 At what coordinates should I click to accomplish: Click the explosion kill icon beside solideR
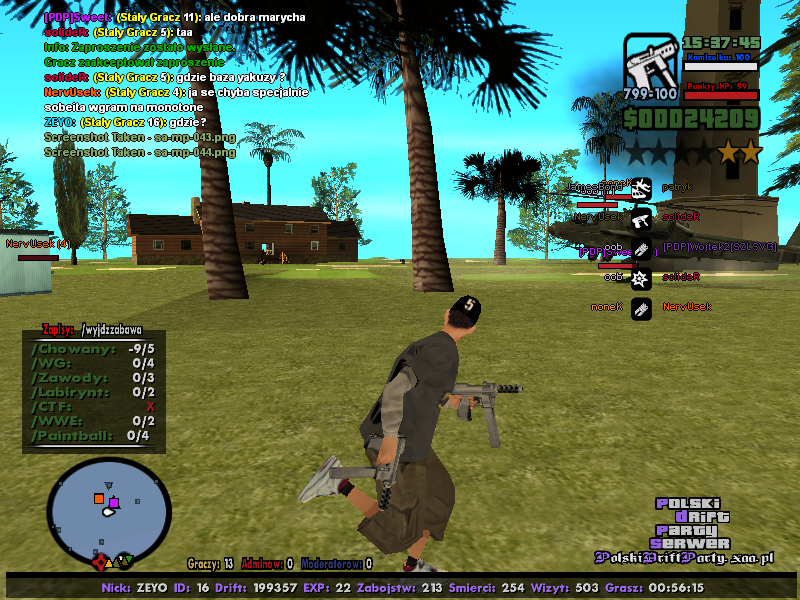click(642, 277)
